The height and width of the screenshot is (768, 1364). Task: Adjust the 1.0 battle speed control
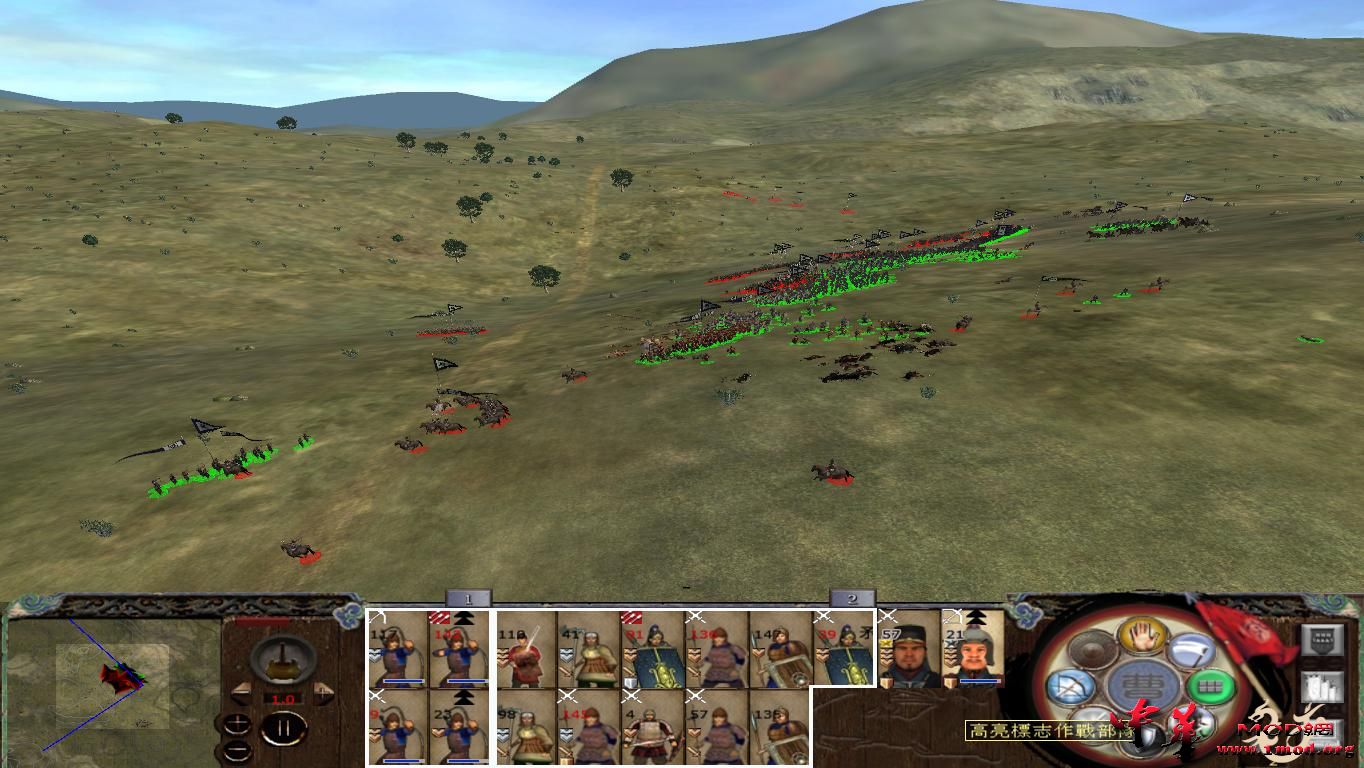click(285, 698)
